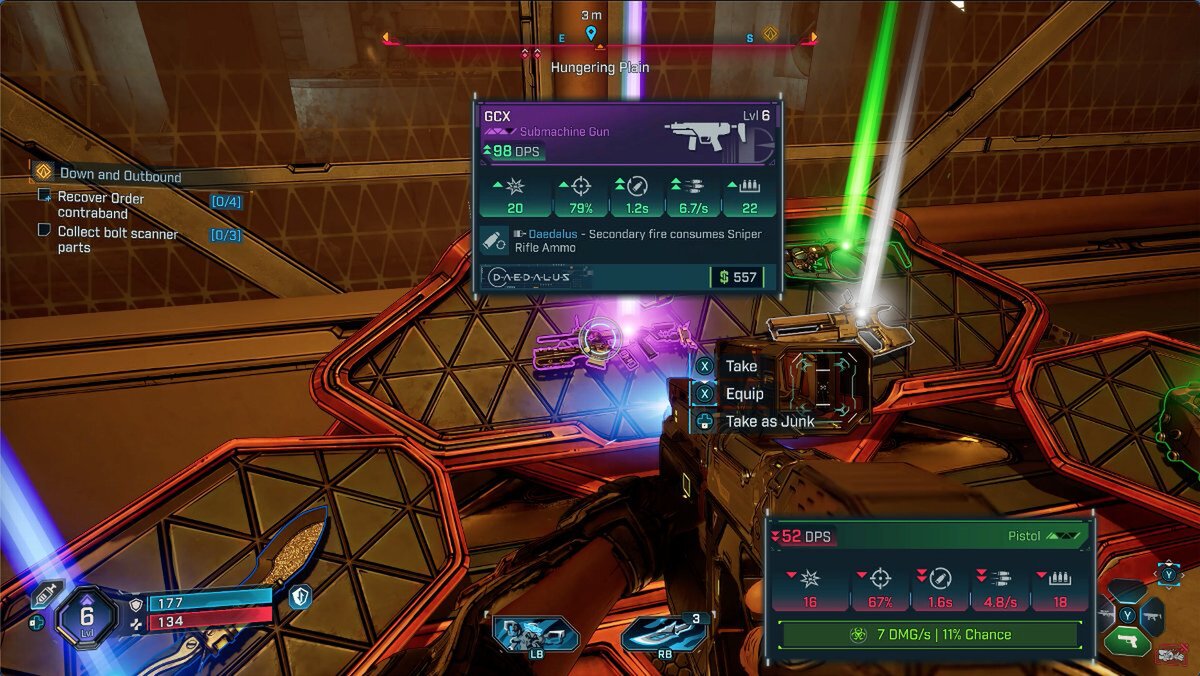Image resolution: width=1200 pixels, height=676 pixels.
Task: Click the blue location pin on the compass
Action: 591,34
